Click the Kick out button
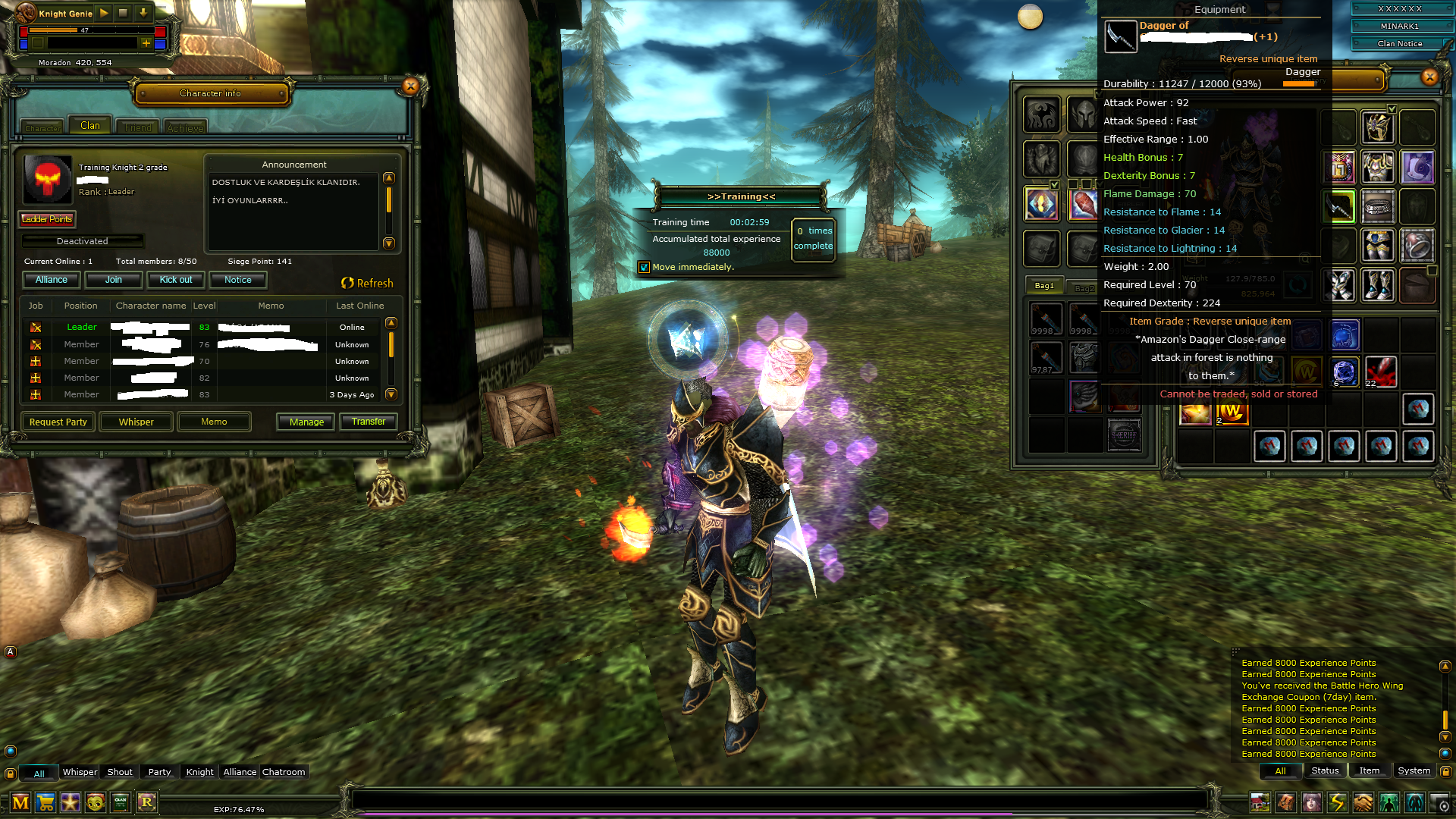The height and width of the screenshot is (819, 1456). (x=175, y=280)
